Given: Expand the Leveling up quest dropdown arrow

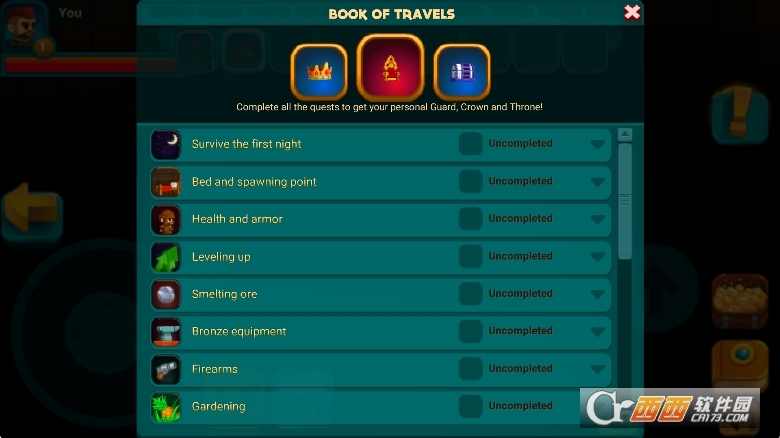Looking at the screenshot, I should pos(598,257).
